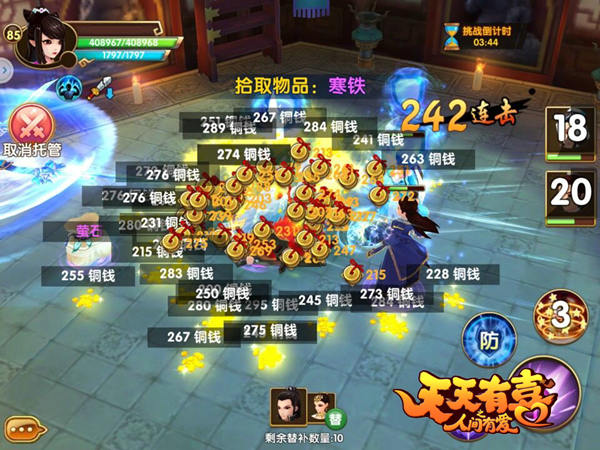Open the chat bubble button
This screenshot has height=450, width=600.
click(x=24, y=428)
